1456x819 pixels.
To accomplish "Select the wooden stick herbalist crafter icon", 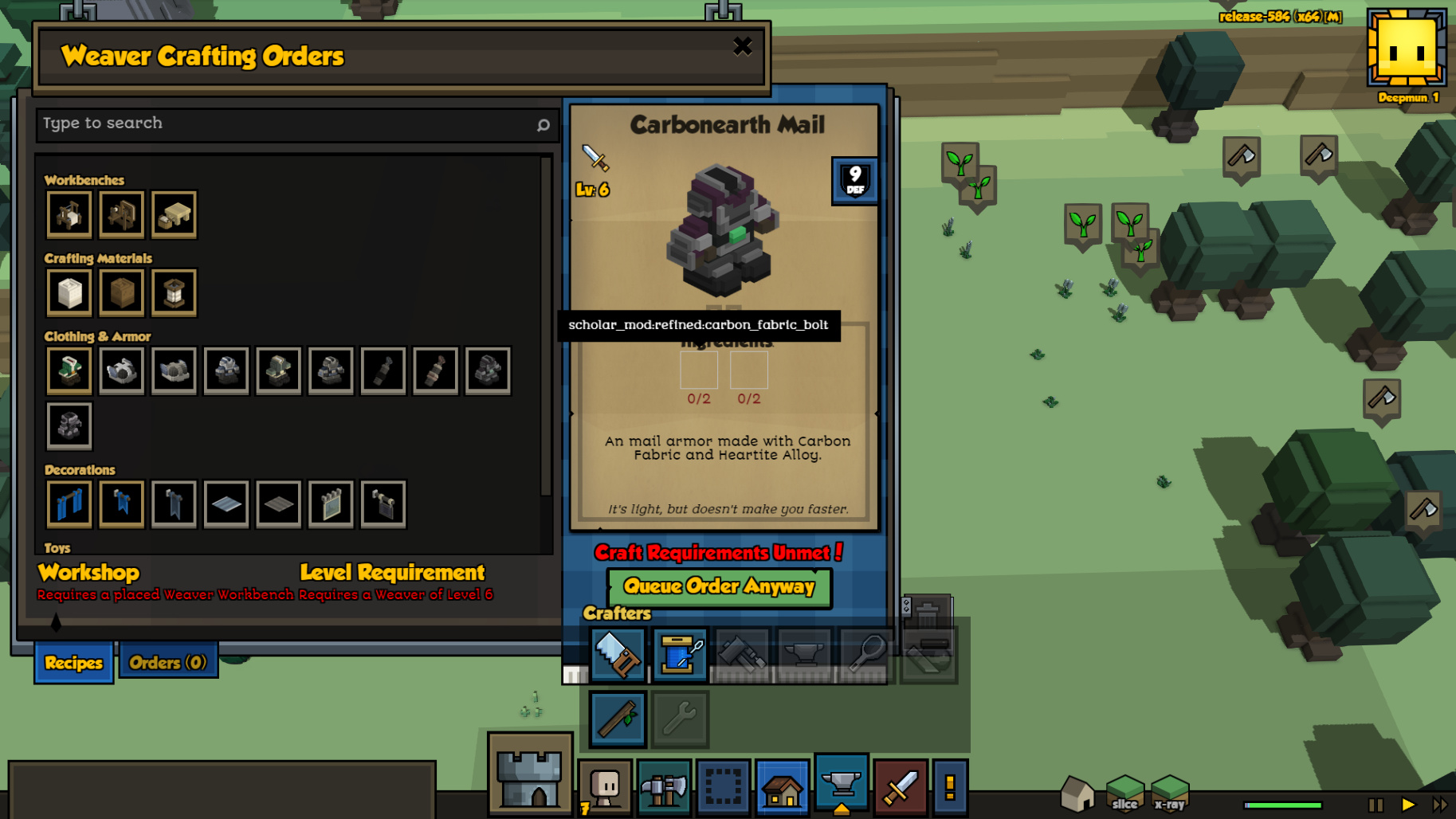I will [x=618, y=719].
